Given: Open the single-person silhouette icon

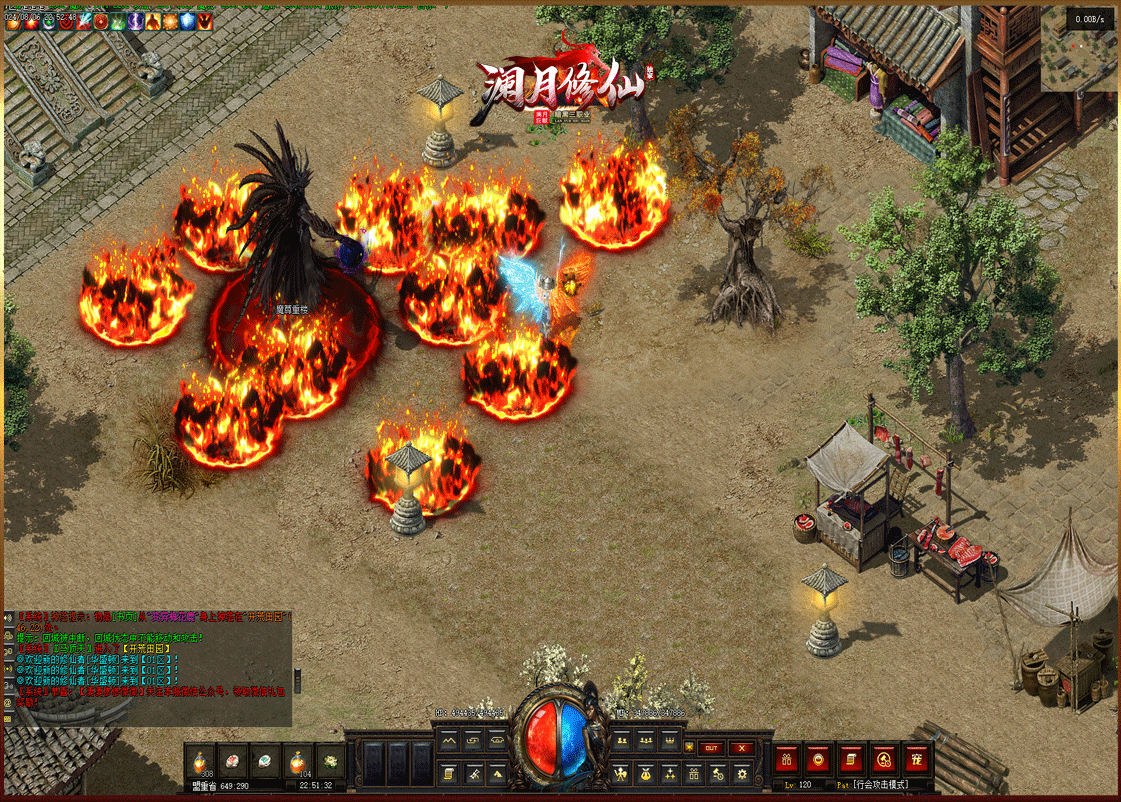Looking at the screenshot, I should pos(621,773).
